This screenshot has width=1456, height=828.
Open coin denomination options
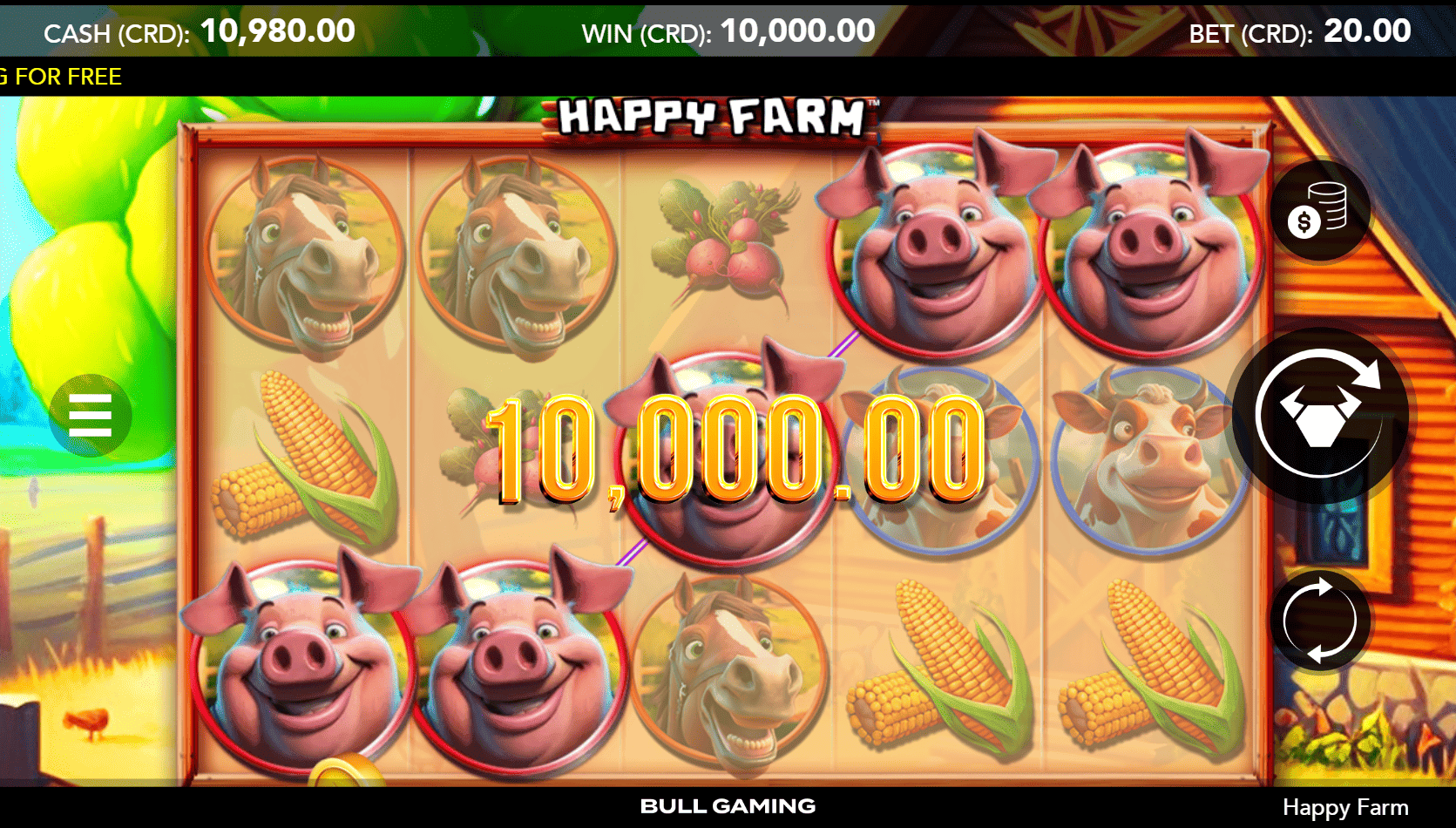coord(1321,212)
